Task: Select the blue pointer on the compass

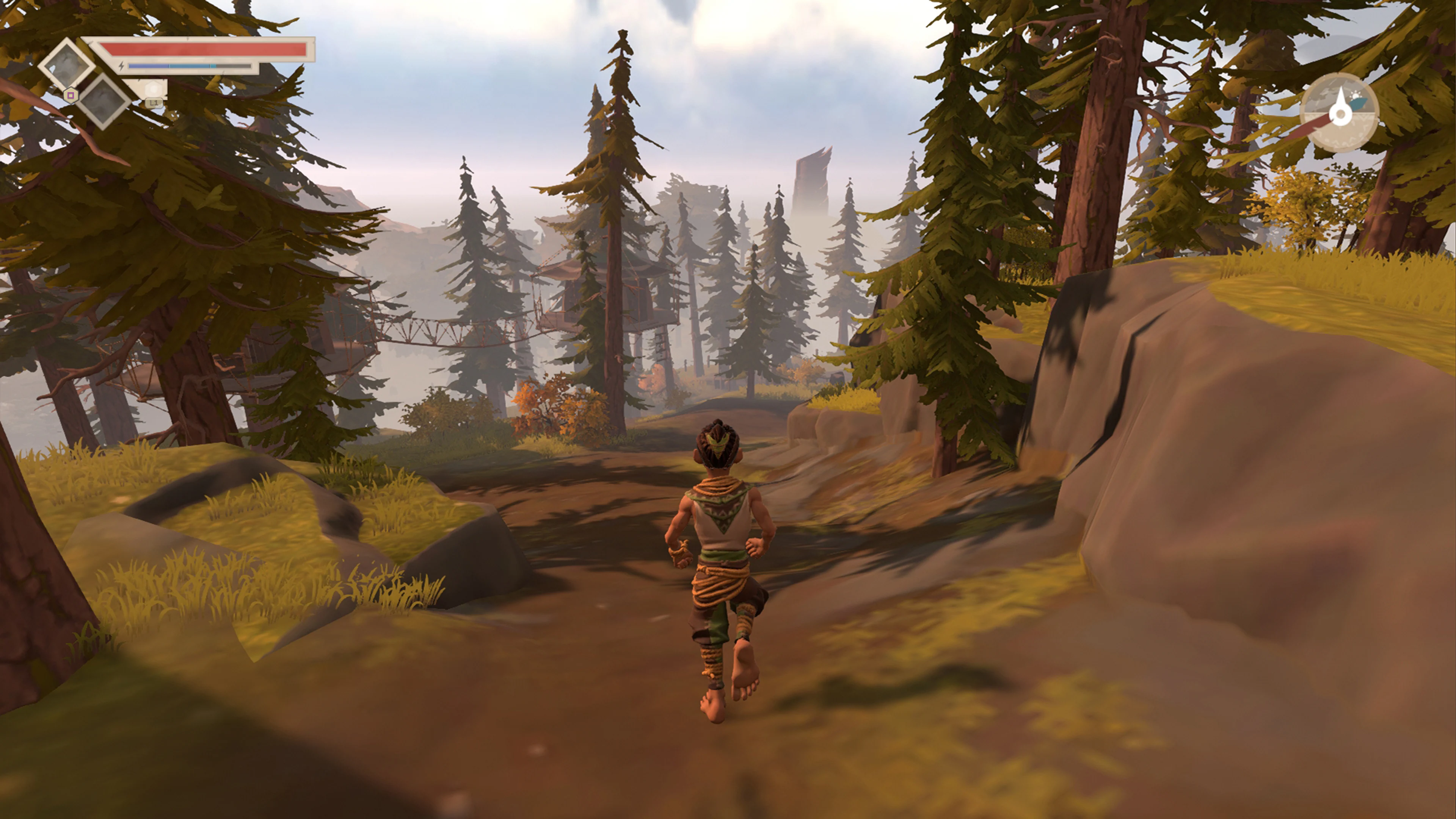Action: (1358, 104)
